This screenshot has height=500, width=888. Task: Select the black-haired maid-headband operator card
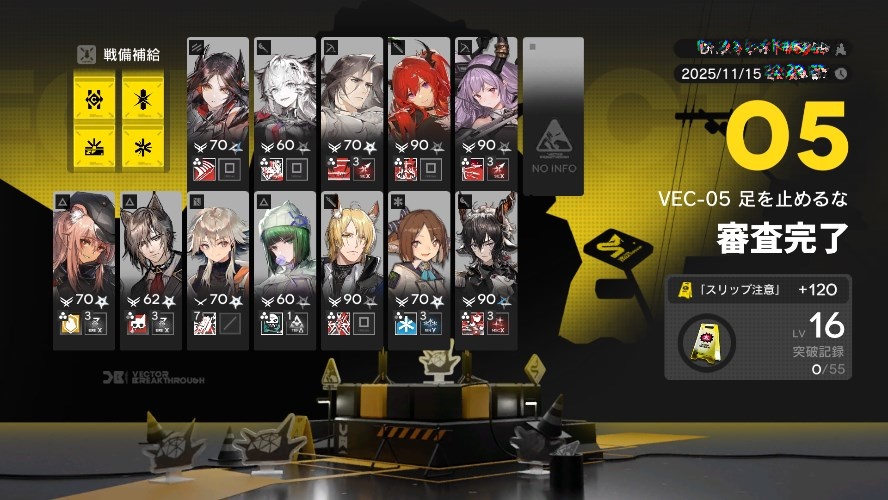(x=486, y=268)
